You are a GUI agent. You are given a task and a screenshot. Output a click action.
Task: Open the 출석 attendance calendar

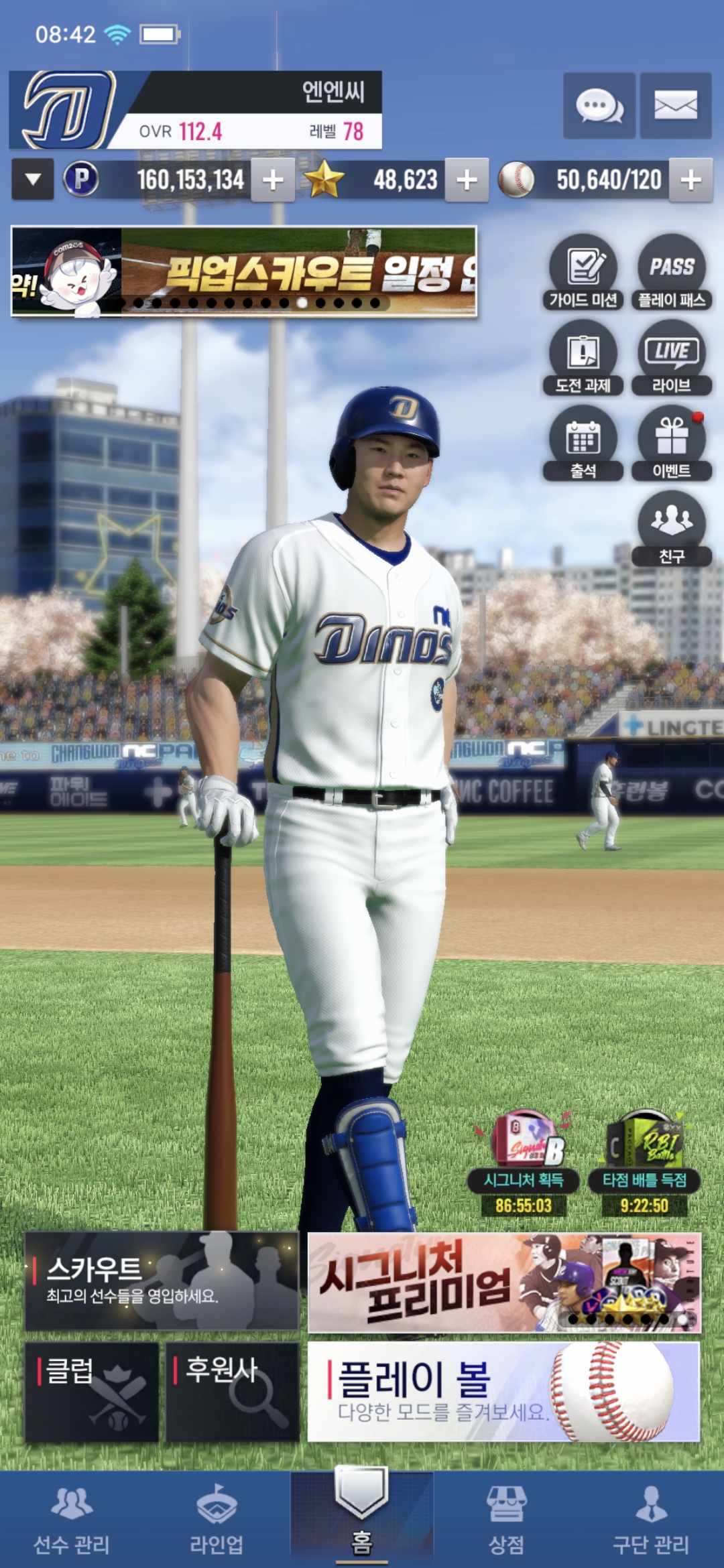(583, 443)
